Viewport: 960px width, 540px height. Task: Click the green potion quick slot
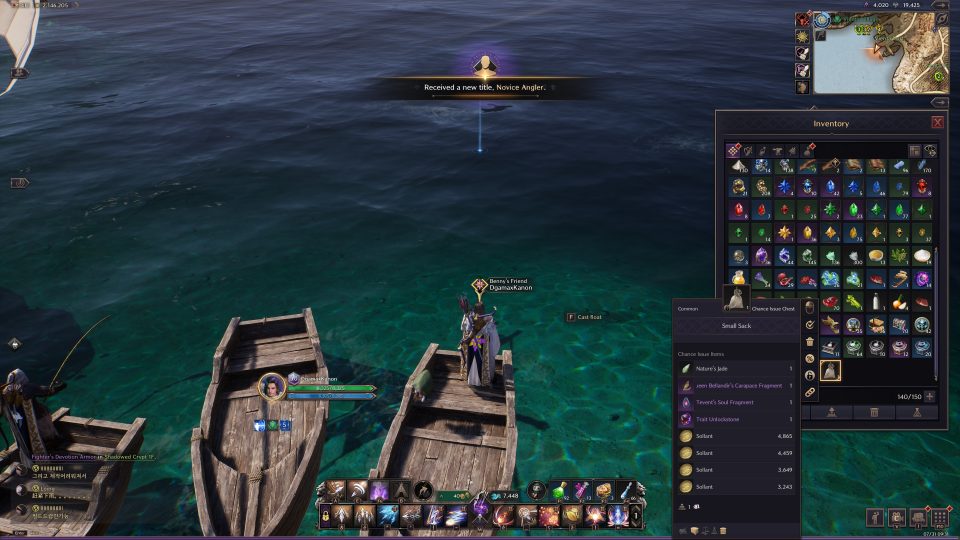[x=560, y=490]
